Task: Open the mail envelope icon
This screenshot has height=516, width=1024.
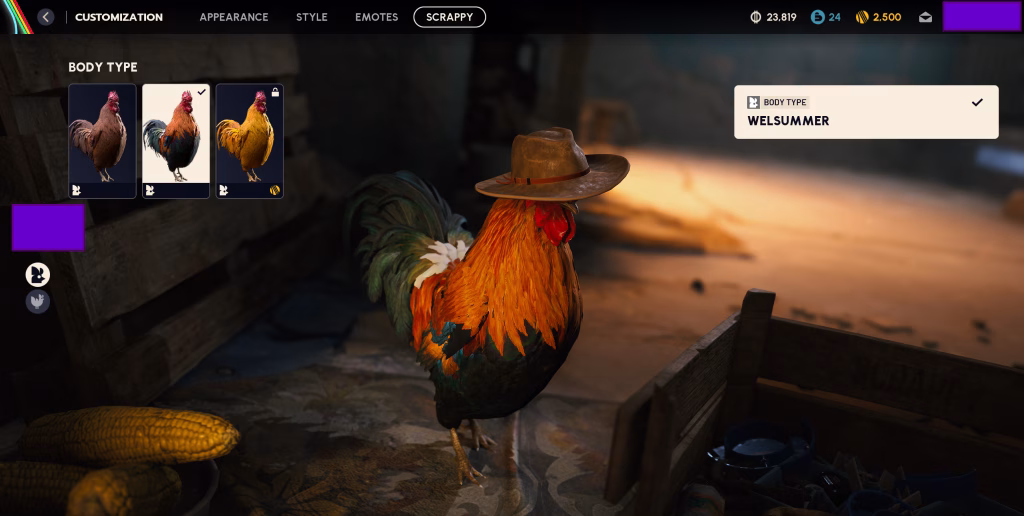Action: [x=925, y=17]
